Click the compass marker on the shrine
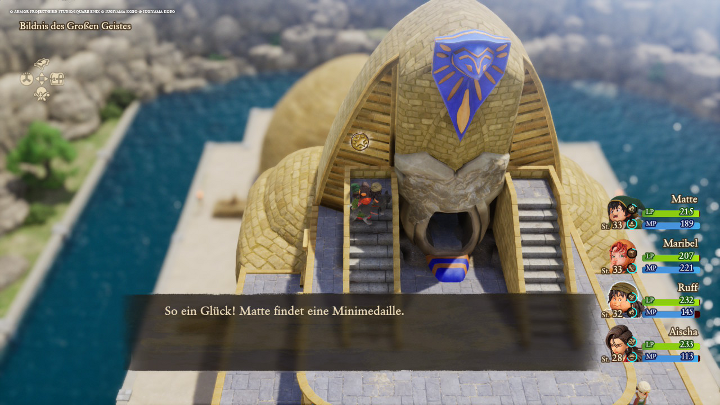Viewport: 720px width, 405px height. 360,141
